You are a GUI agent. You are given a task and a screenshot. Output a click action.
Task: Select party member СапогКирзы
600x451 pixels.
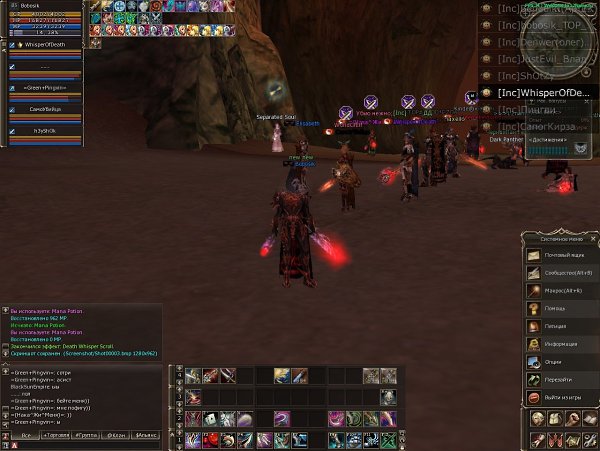click(46, 109)
